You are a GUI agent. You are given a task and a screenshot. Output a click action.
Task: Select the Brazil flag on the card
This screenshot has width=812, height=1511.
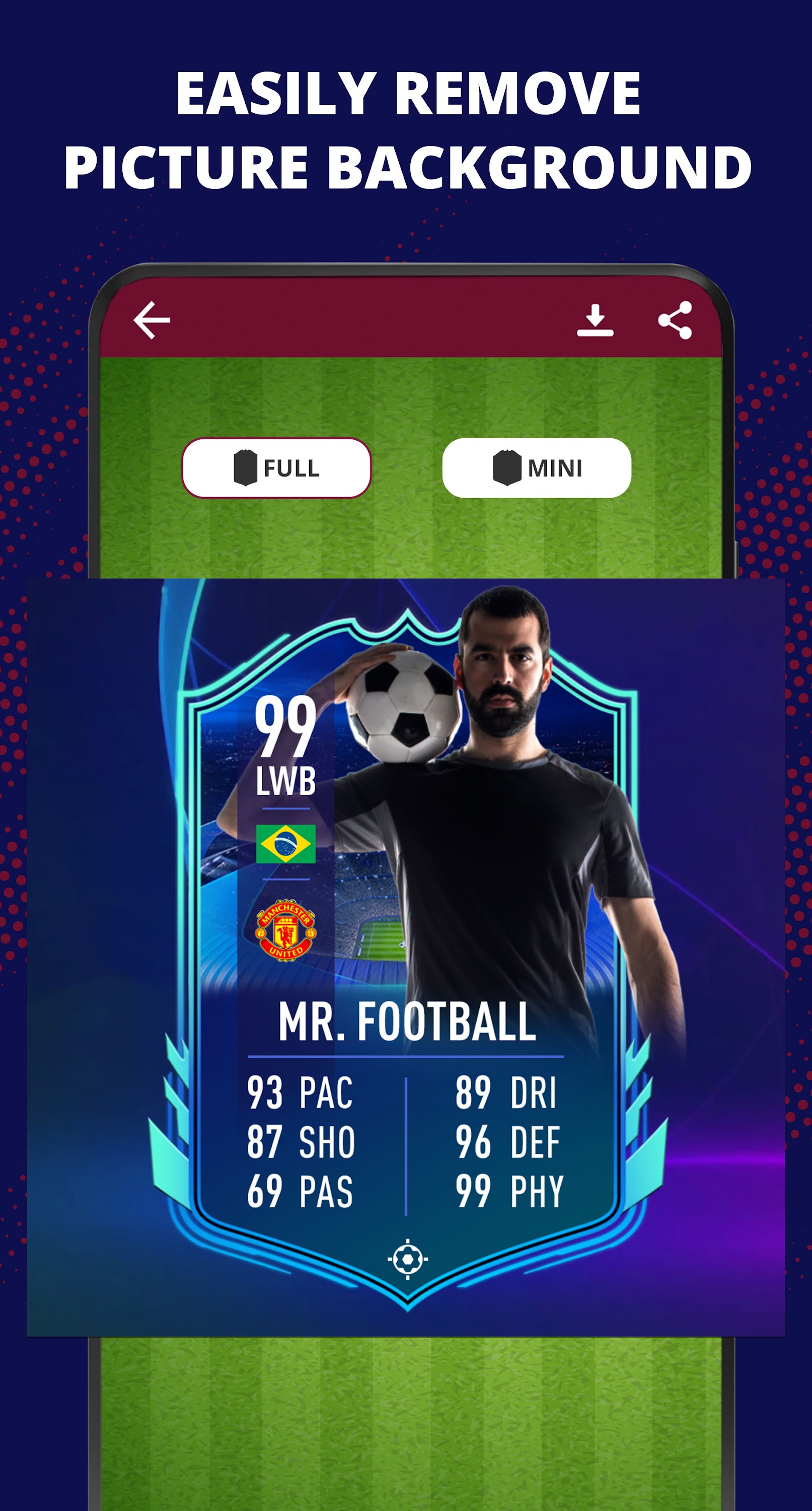point(285,844)
